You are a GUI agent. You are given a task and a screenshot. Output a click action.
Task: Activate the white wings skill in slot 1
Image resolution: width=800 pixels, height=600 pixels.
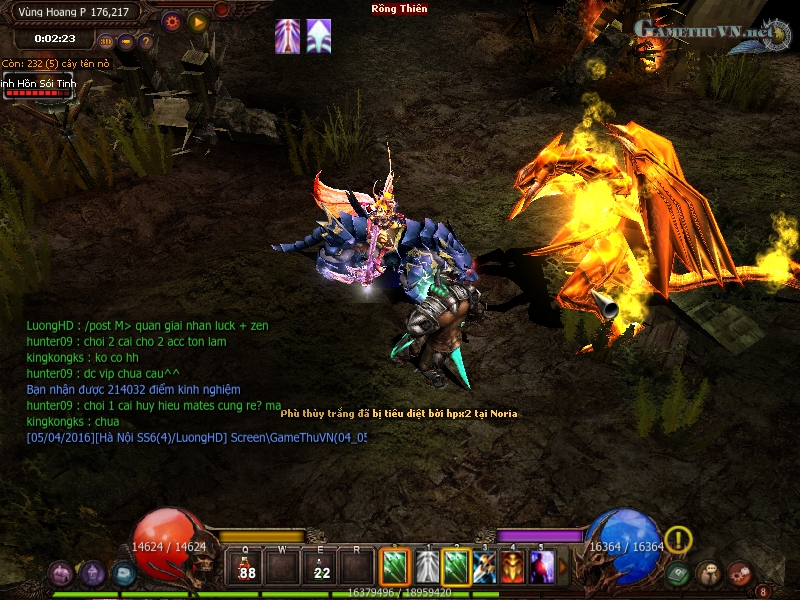pos(427,568)
